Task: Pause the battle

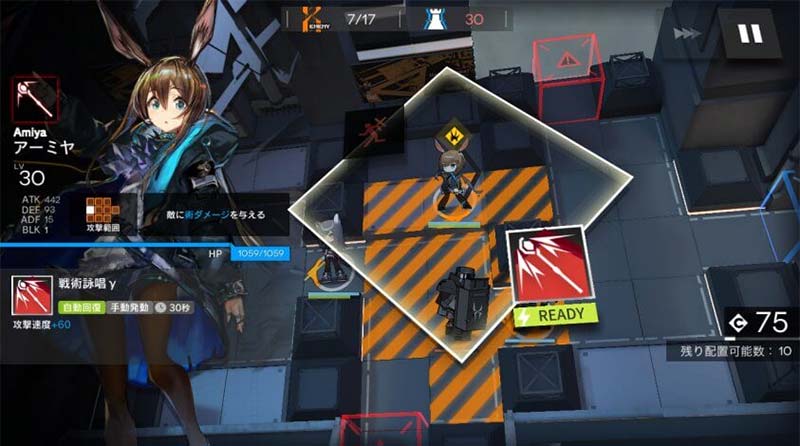Action: coord(749,35)
